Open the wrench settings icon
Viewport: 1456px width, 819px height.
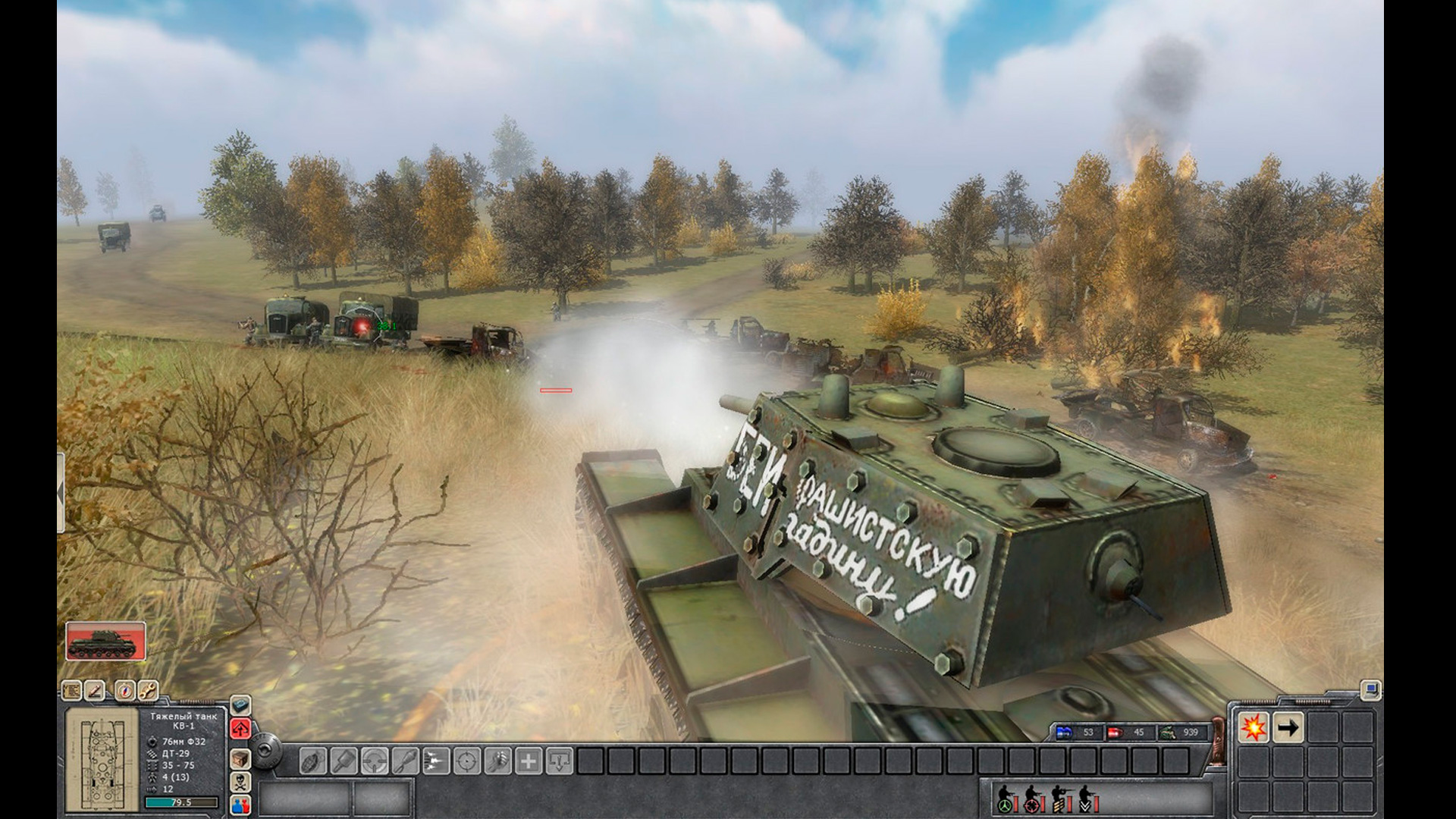[148, 691]
